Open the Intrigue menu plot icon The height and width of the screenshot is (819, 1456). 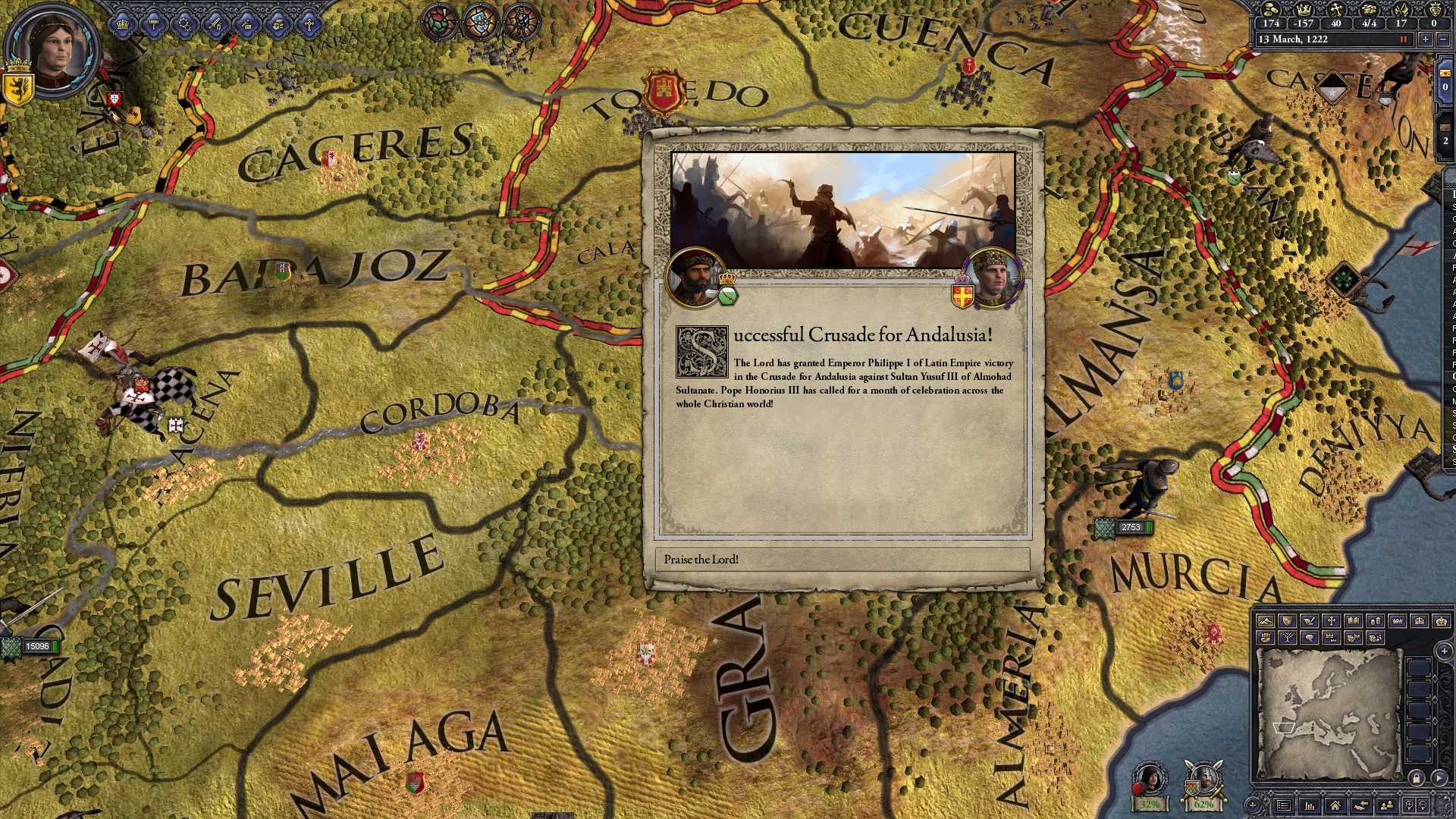pos(247,24)
